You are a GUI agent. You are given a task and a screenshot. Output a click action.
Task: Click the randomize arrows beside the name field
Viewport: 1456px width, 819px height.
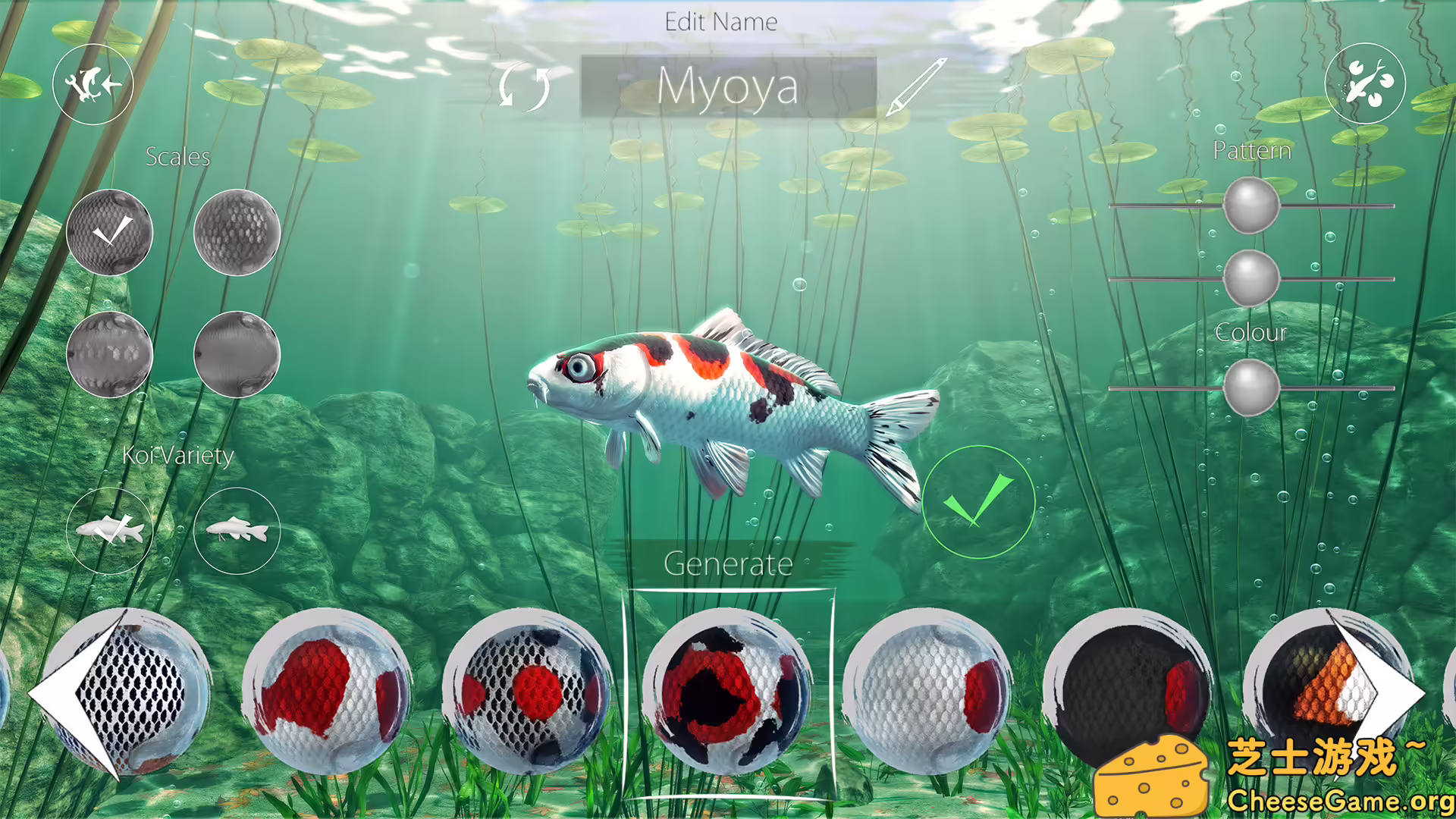click(525, 86)
